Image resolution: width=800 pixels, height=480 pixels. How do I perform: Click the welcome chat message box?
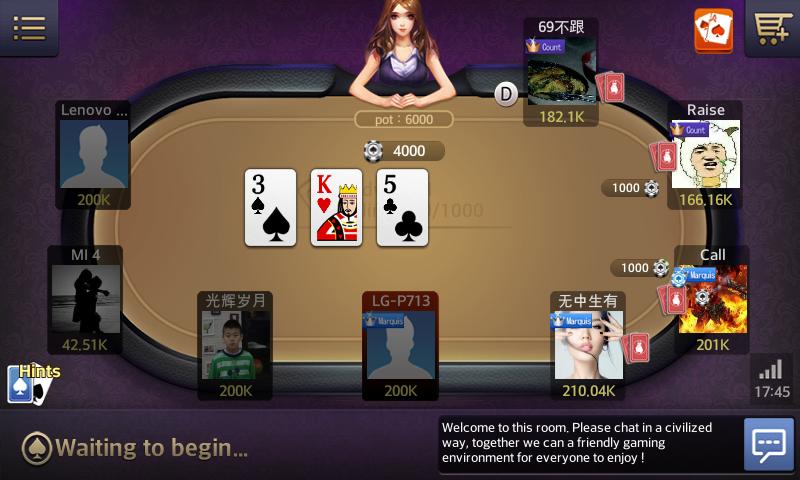[x=590, y=444]
